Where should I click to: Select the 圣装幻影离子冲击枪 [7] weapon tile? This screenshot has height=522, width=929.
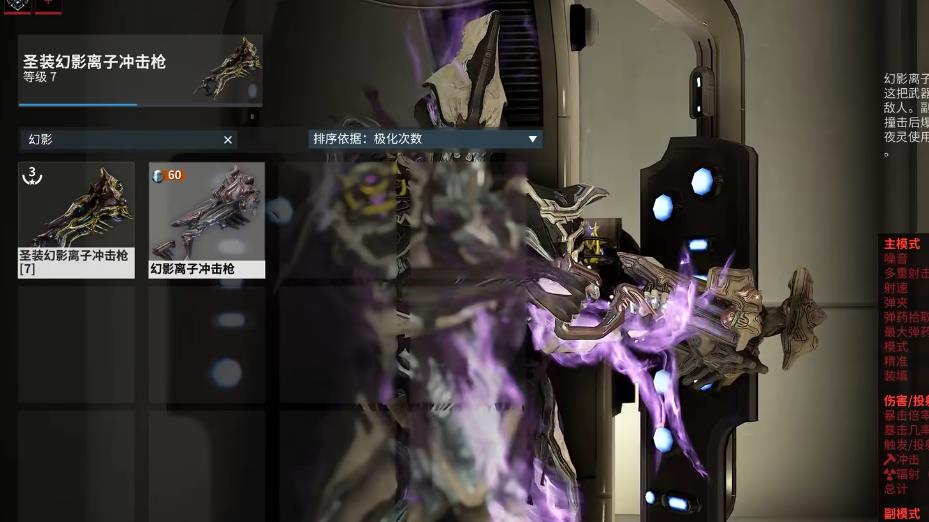pyautogui.click(x=76, y=219)
